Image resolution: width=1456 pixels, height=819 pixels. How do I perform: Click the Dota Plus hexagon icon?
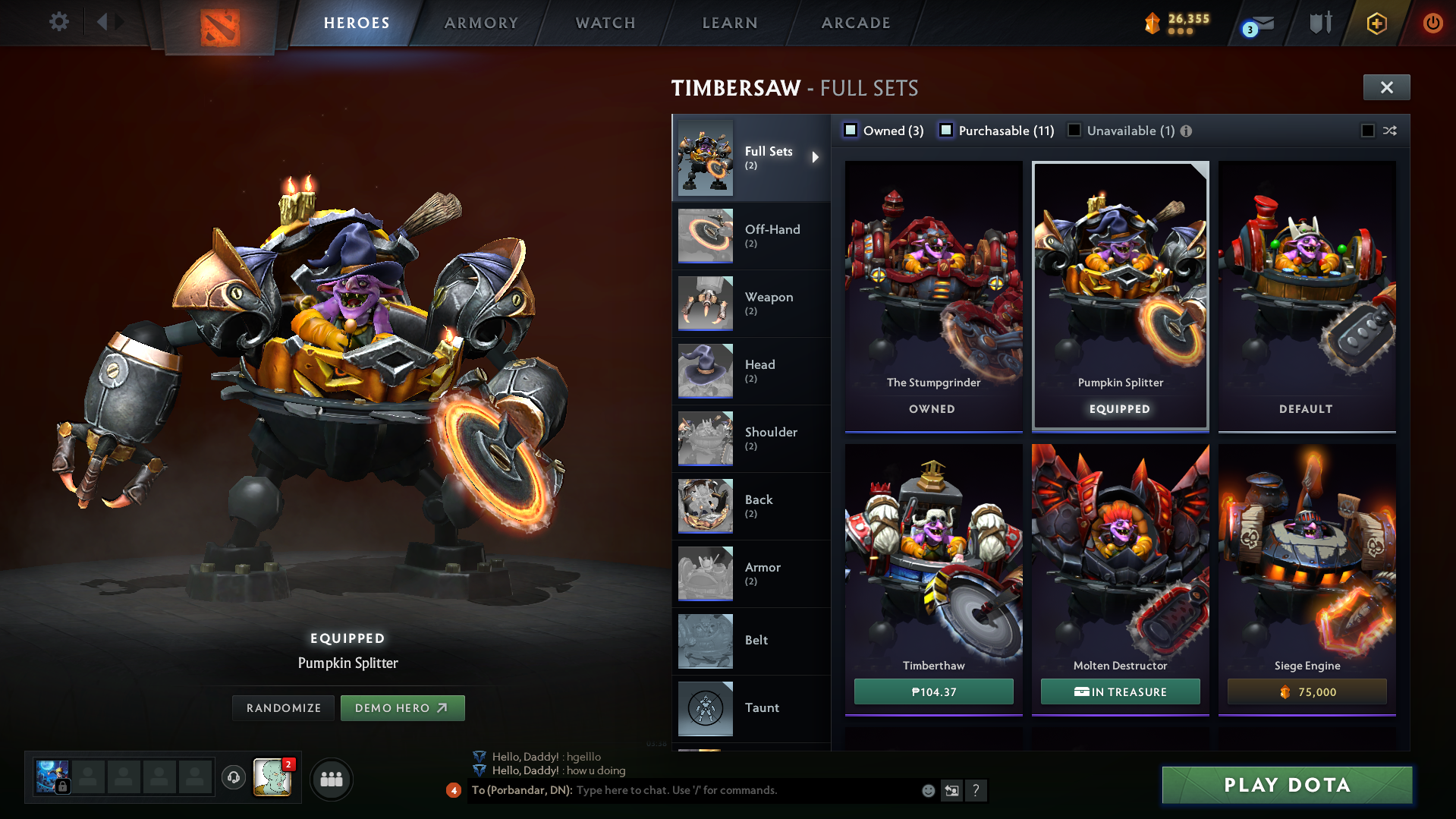point(1376,24)
